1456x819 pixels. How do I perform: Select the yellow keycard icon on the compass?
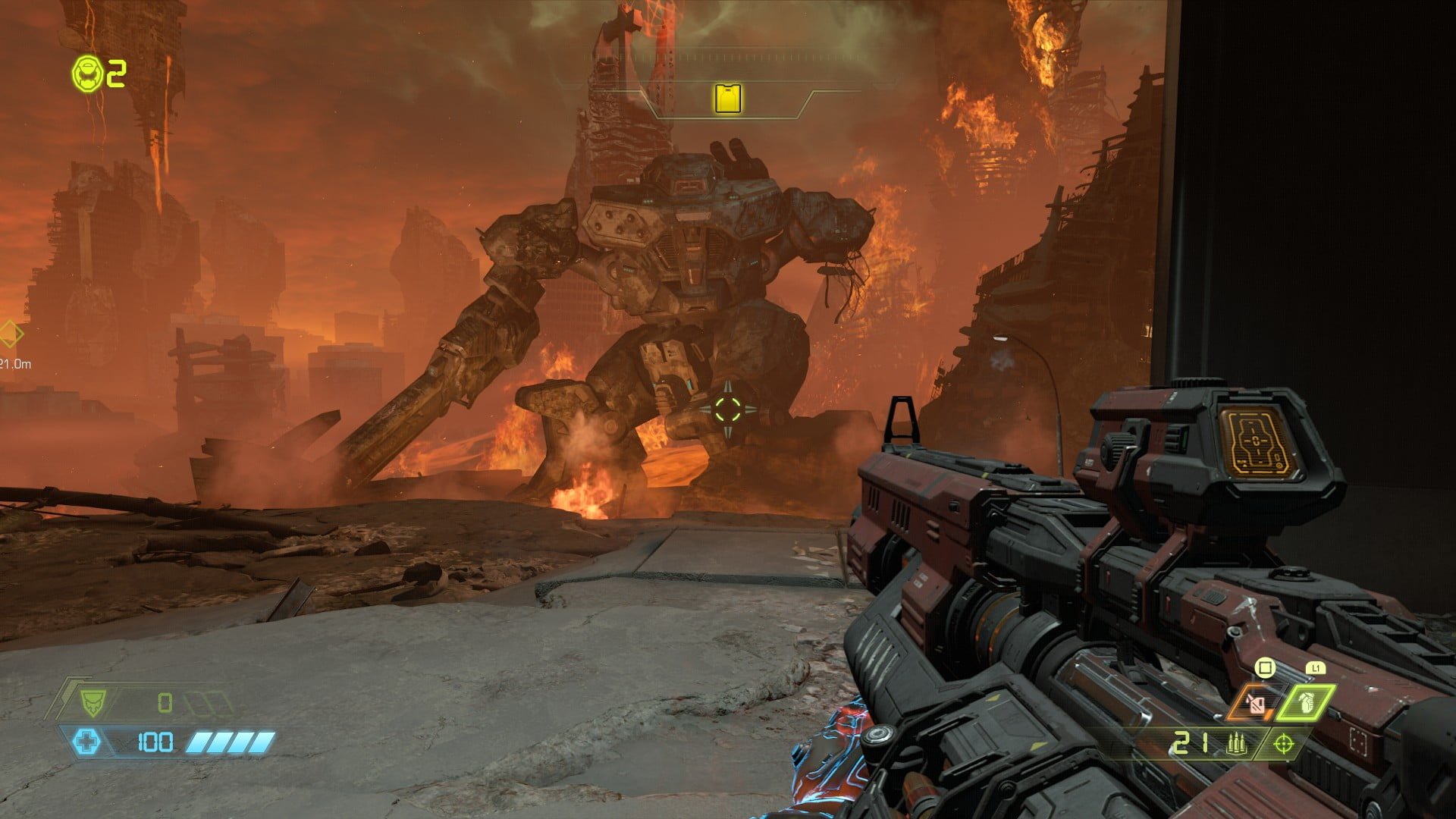(x=728, y=99)
